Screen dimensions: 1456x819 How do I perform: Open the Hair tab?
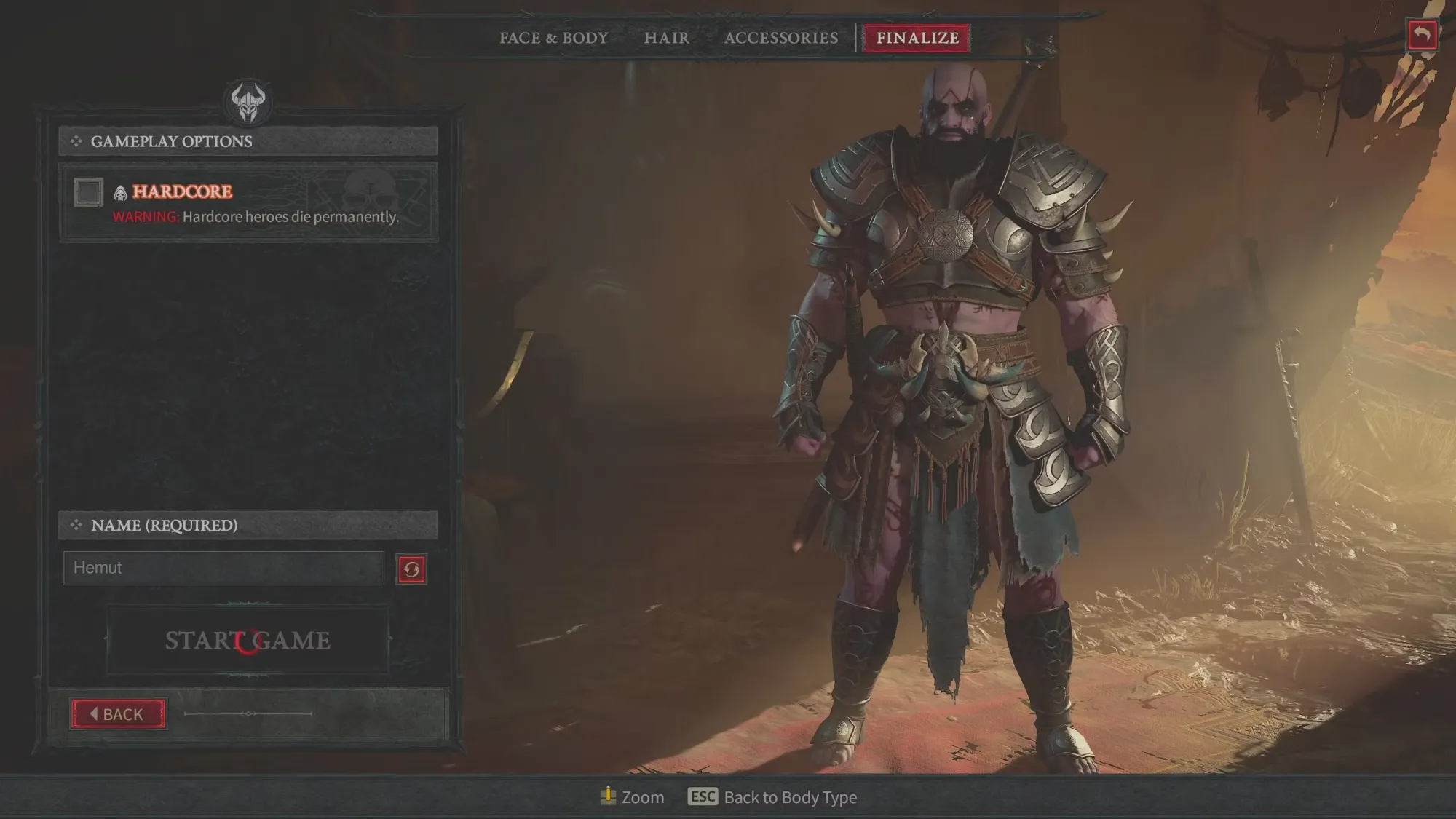click(x=666, y=38)
